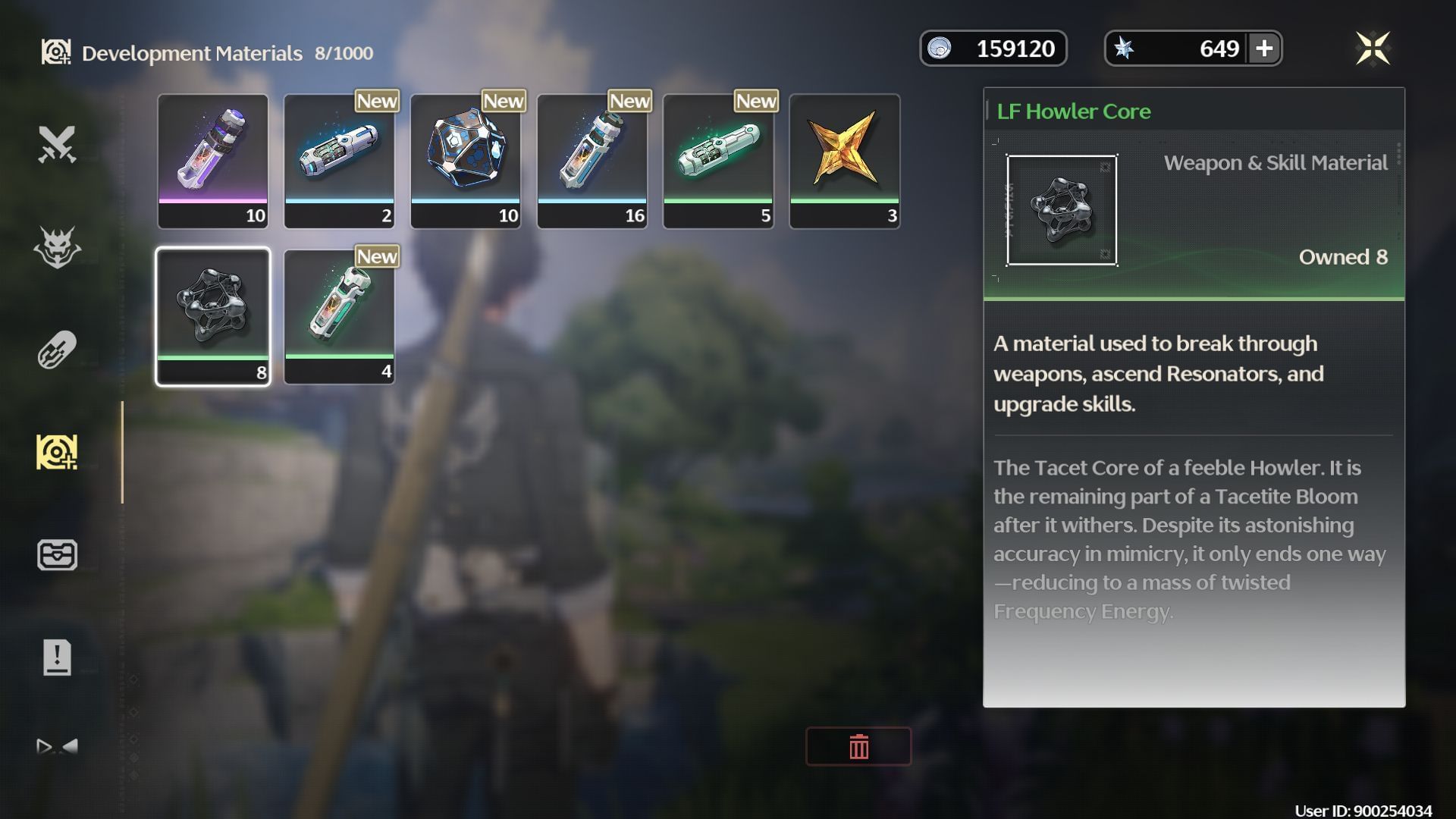Viewport: 1456px width, 819px height.
Task: Select the purple vial material showing 10
Action: [213, 159]
